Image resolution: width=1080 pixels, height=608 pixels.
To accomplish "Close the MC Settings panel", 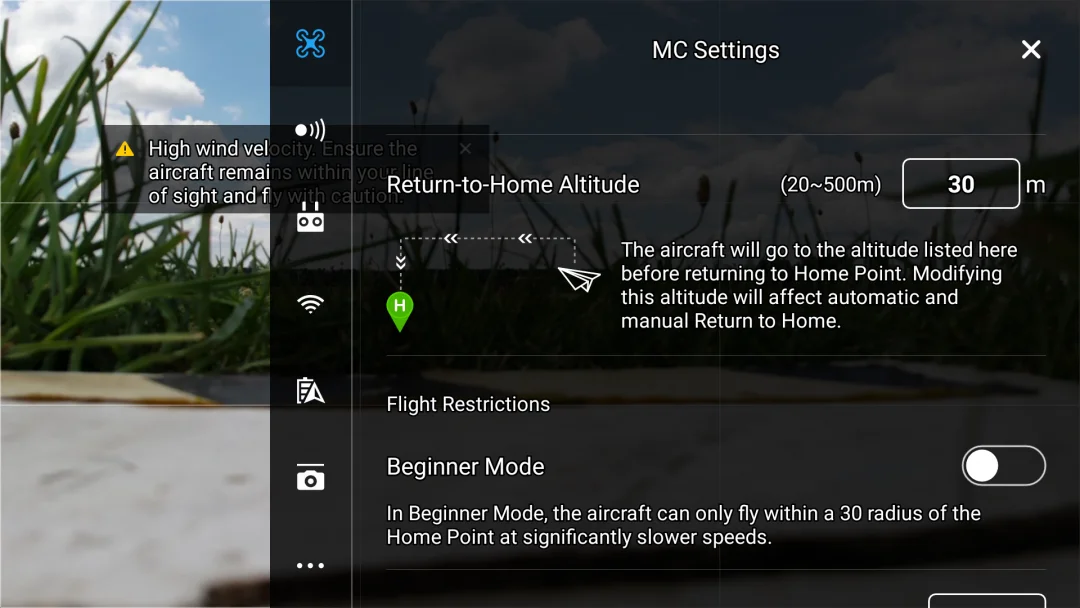I will point(1031,50).
